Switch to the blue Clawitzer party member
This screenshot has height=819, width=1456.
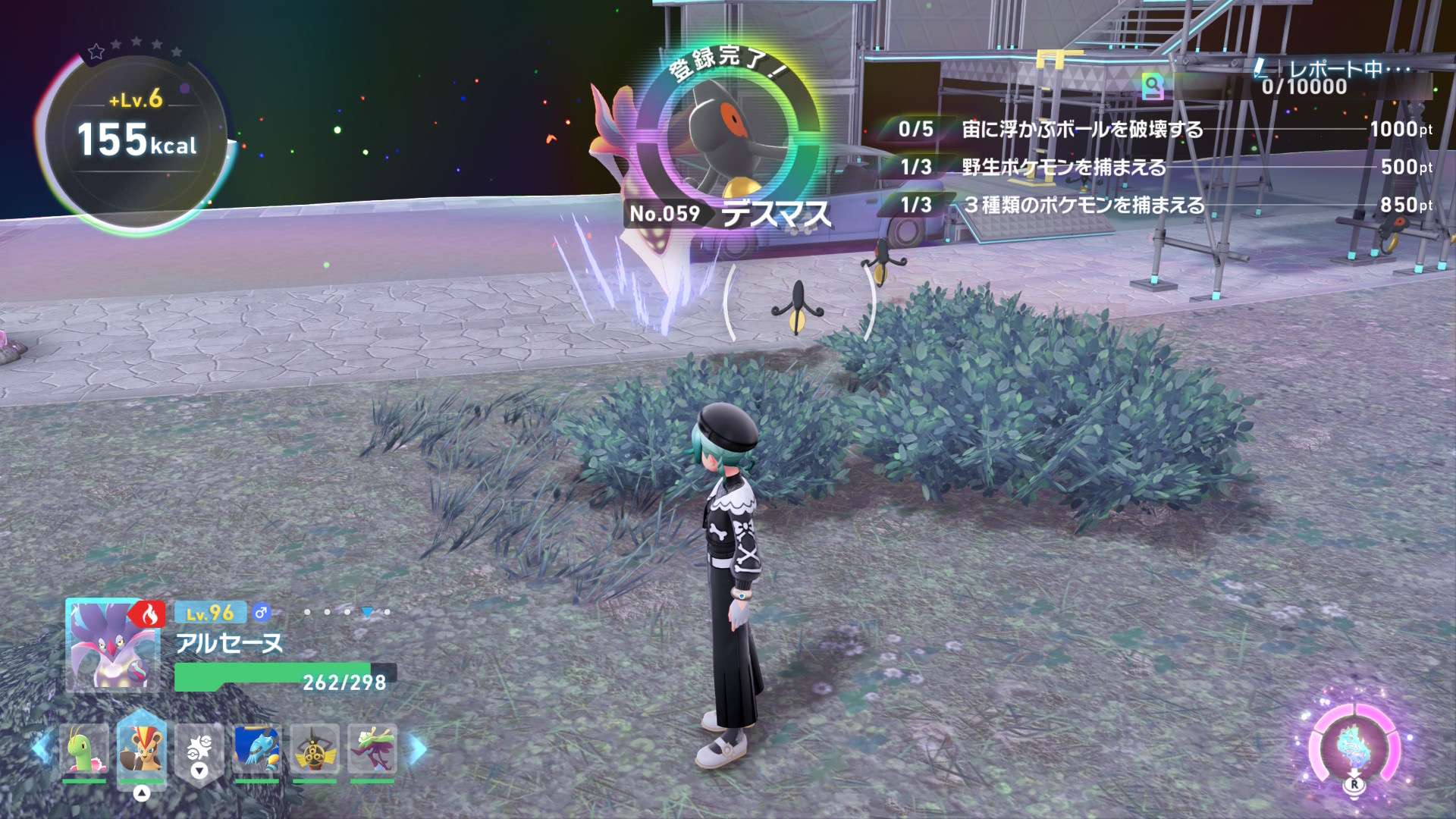(257, 749)
